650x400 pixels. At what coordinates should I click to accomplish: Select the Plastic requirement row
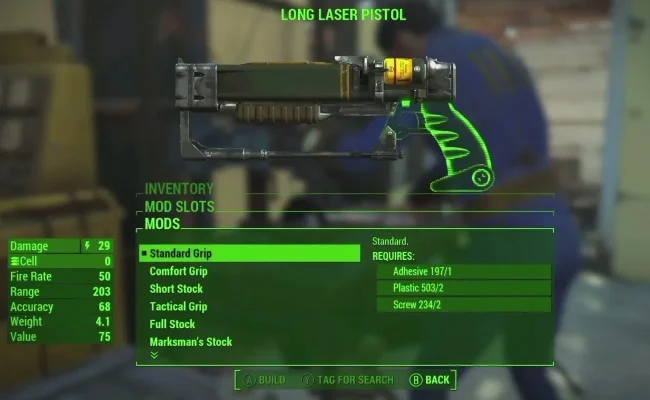[462, 288]
